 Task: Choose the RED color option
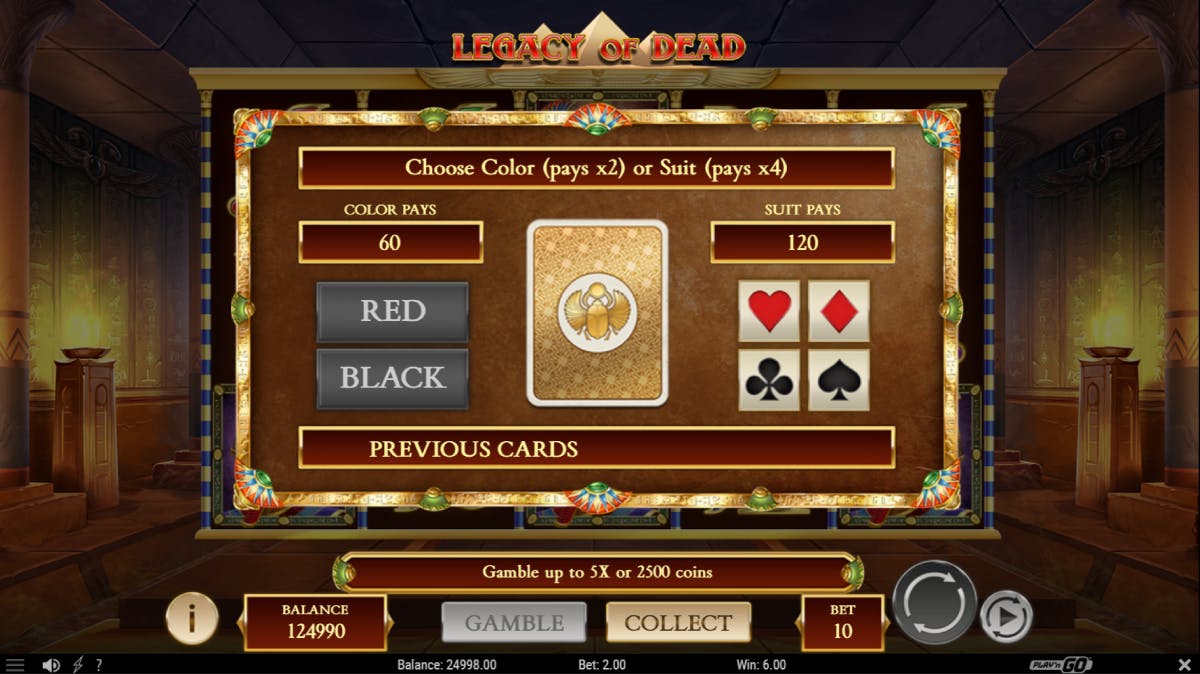pyautogui.click(x=392, y=312)
